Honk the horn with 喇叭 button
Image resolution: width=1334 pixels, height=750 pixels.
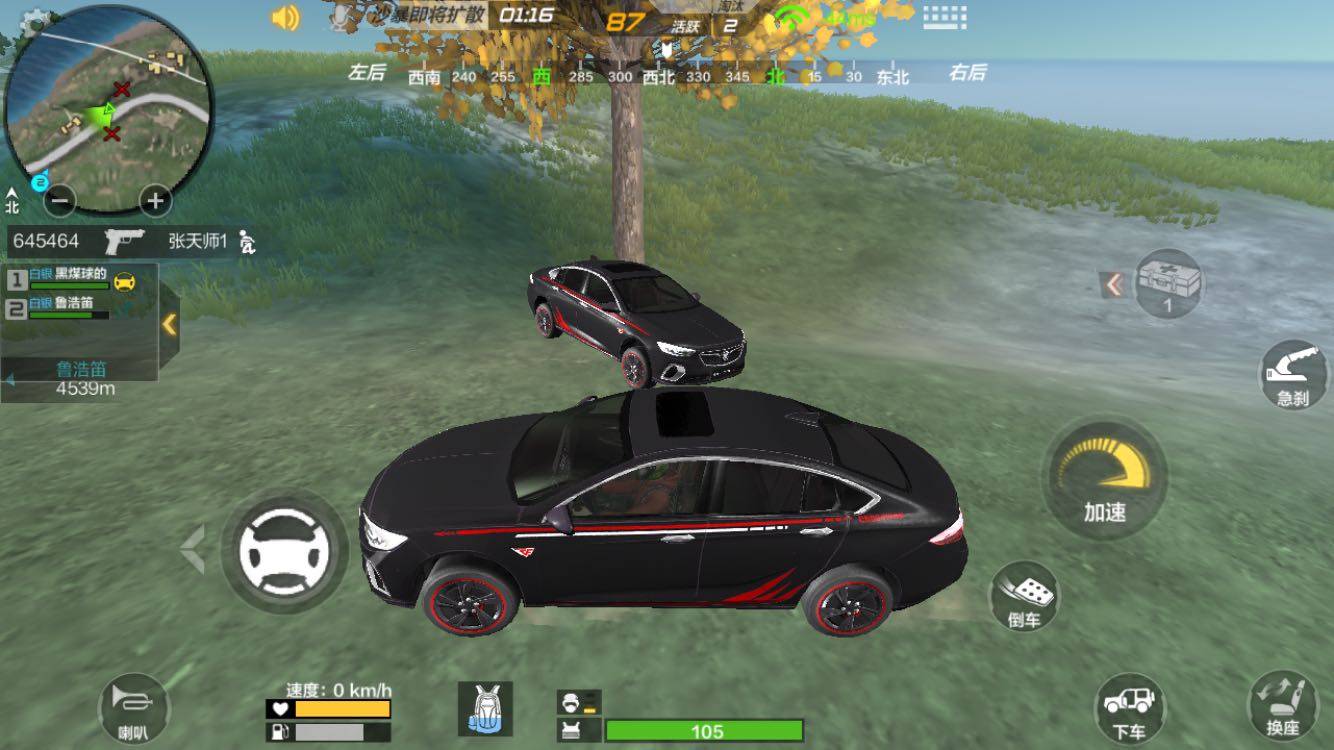click(x=133, y=708)
